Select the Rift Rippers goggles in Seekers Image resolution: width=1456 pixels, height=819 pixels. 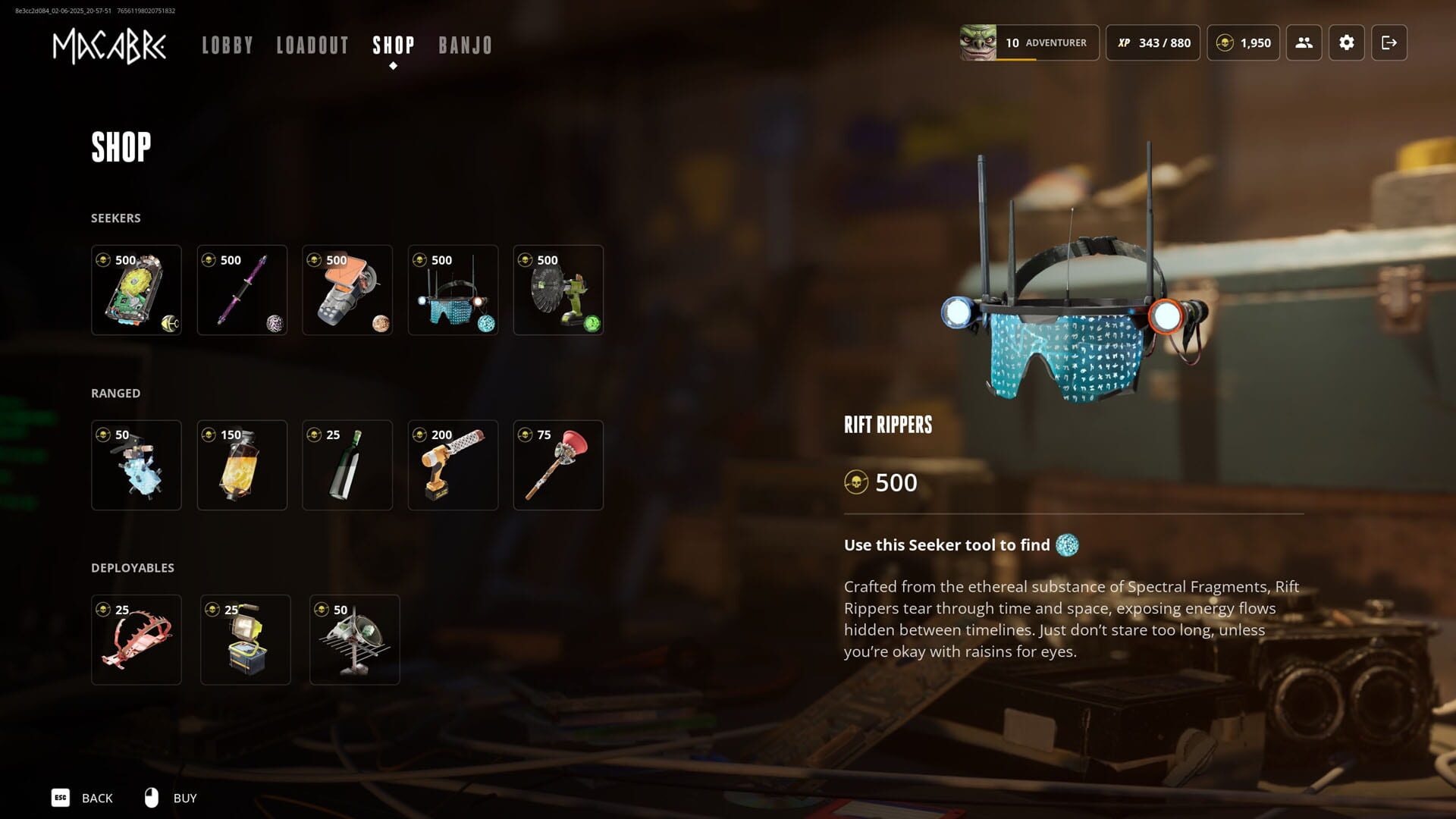pos(453,290)
